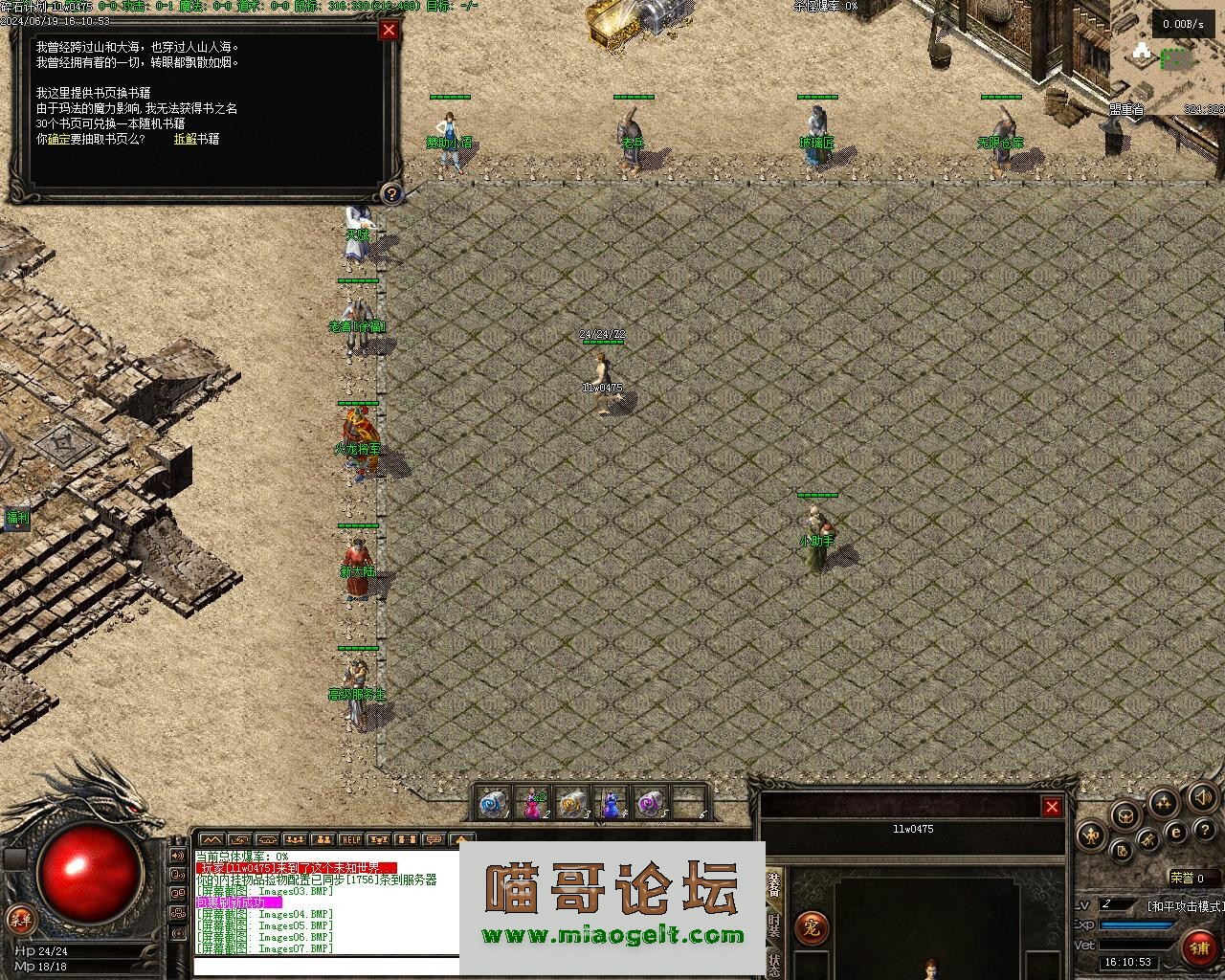Click the chat text input field
Image resolution: width=1225 pixels, height=980 pixels.
click(x=325, y=965)
